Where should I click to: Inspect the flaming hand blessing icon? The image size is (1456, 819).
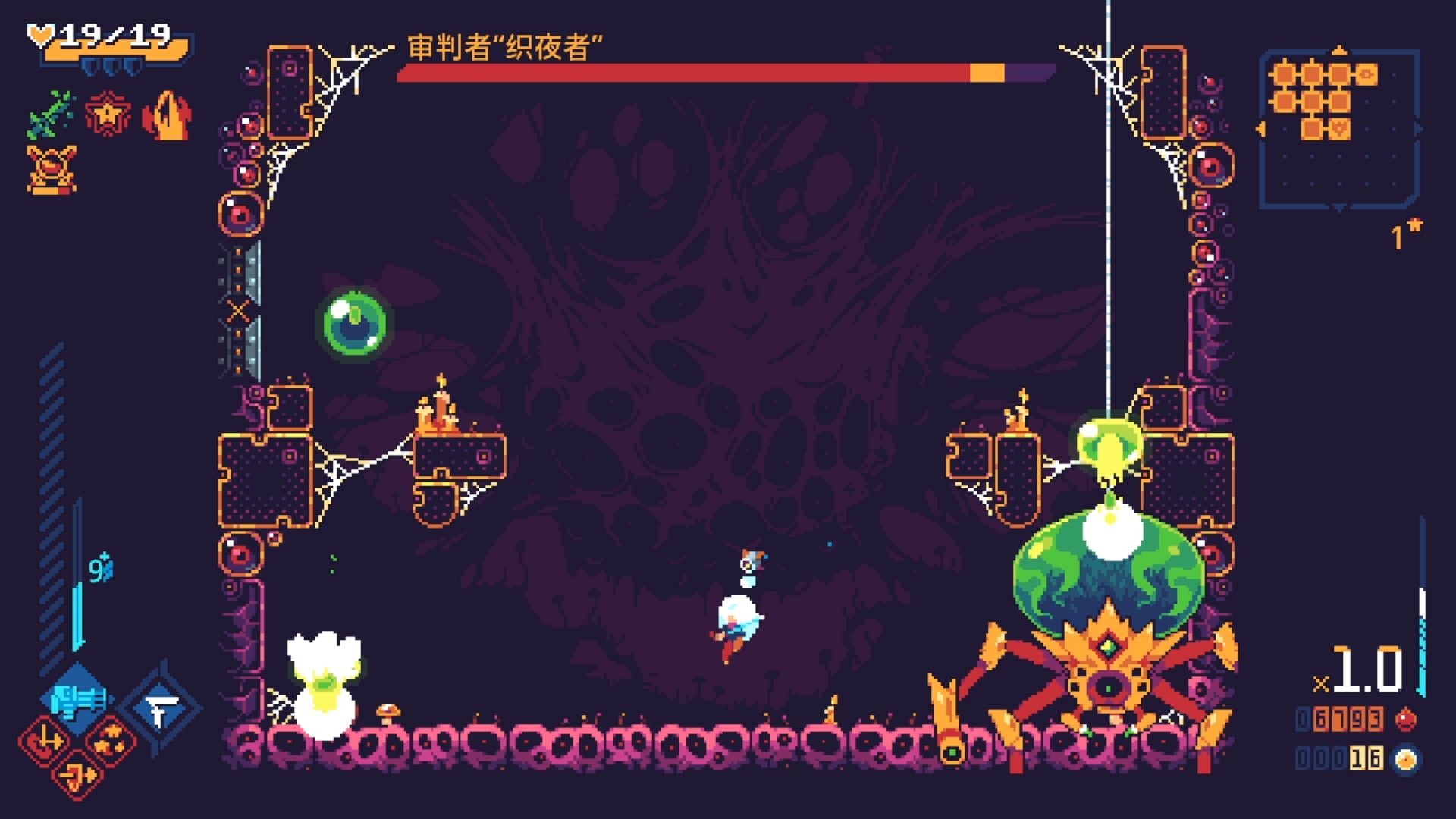click(167, 115)
